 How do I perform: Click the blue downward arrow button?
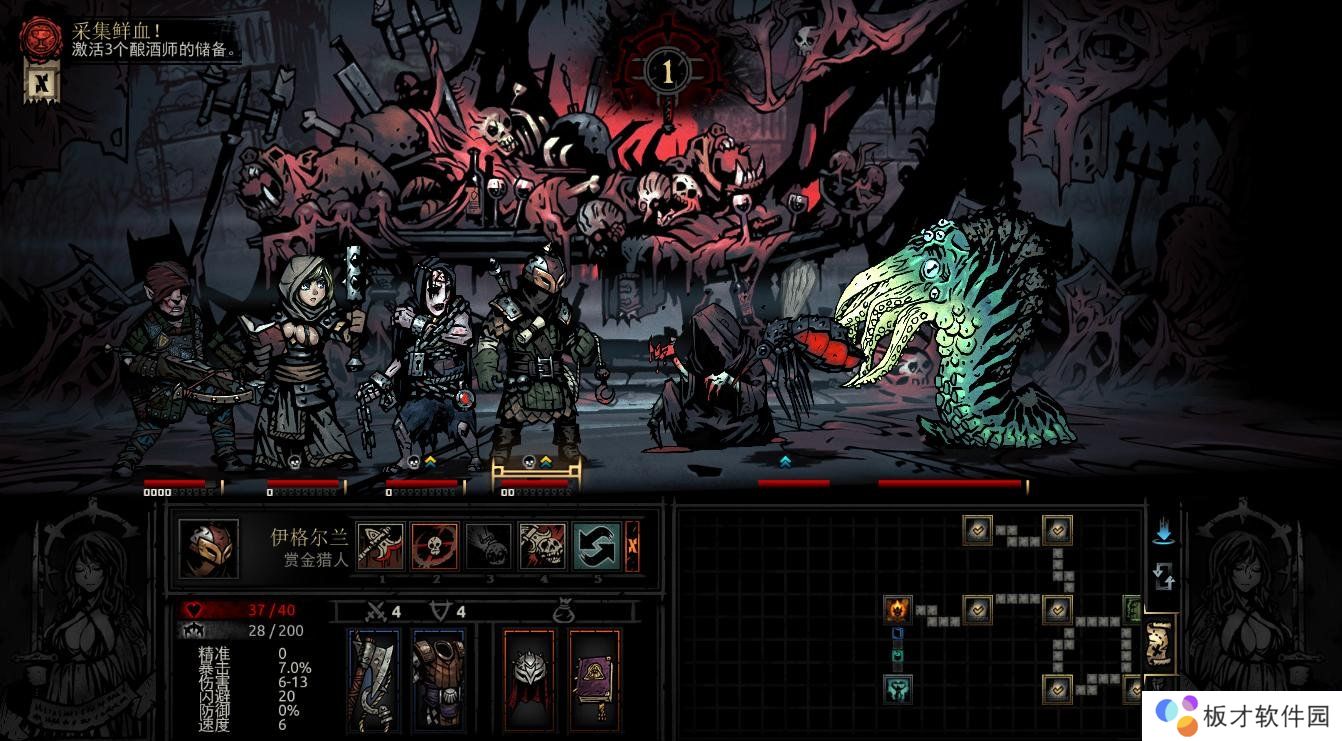pyautogui.click(x=1163, y=532)
